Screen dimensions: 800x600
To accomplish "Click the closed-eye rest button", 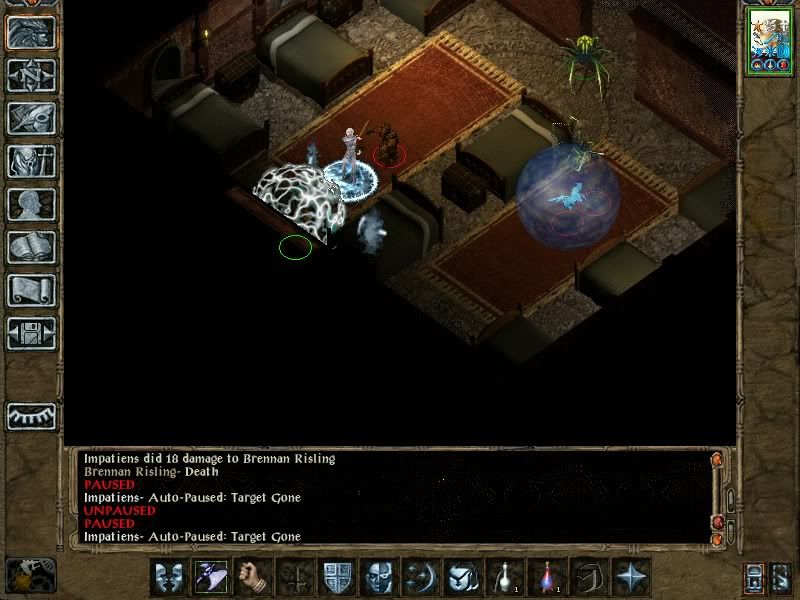I will (x=31, y=415).
